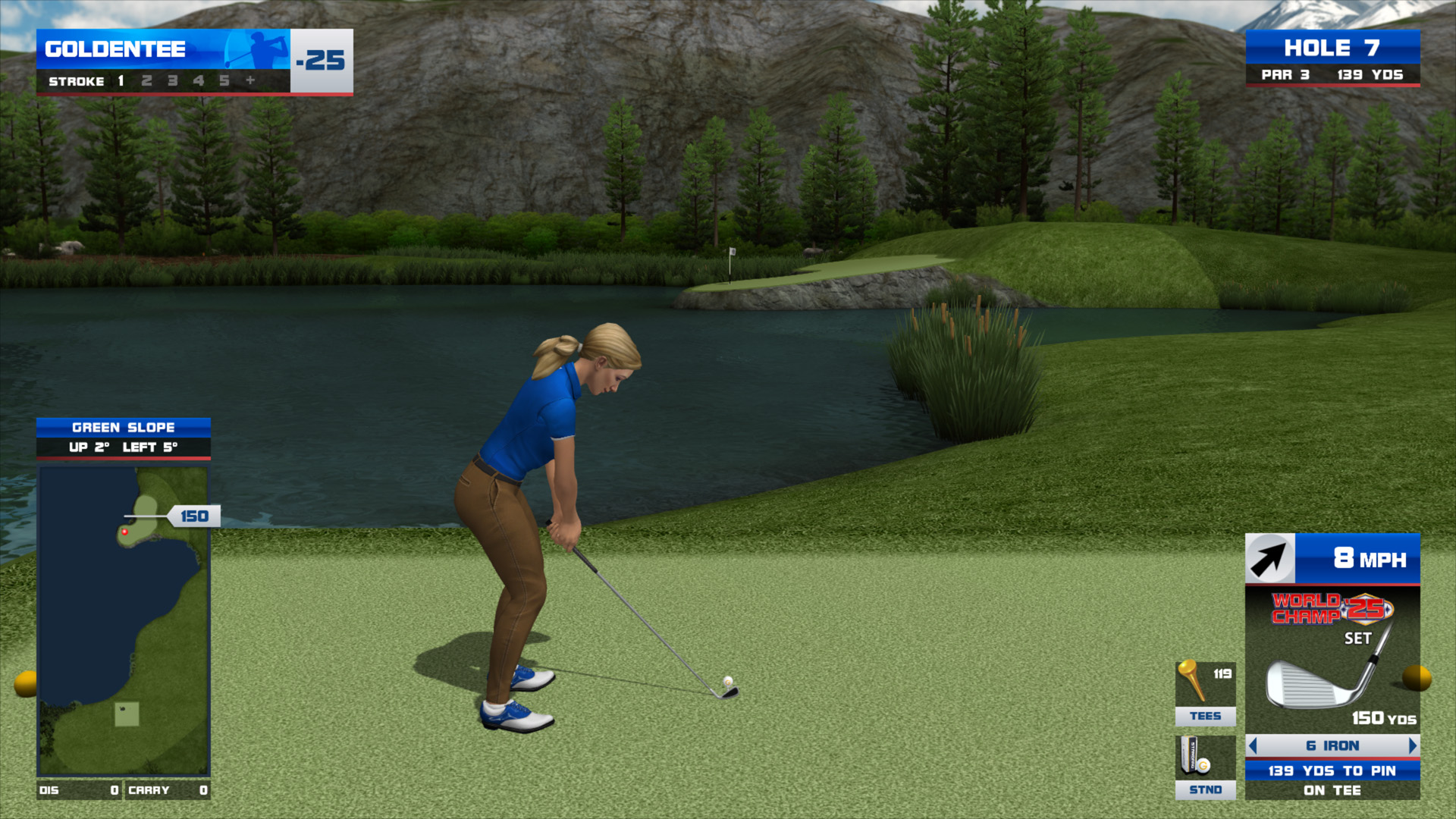Viewport: 1456px width, 819px height.
Task: Change the STND ball option
Action: [1205, 767]
